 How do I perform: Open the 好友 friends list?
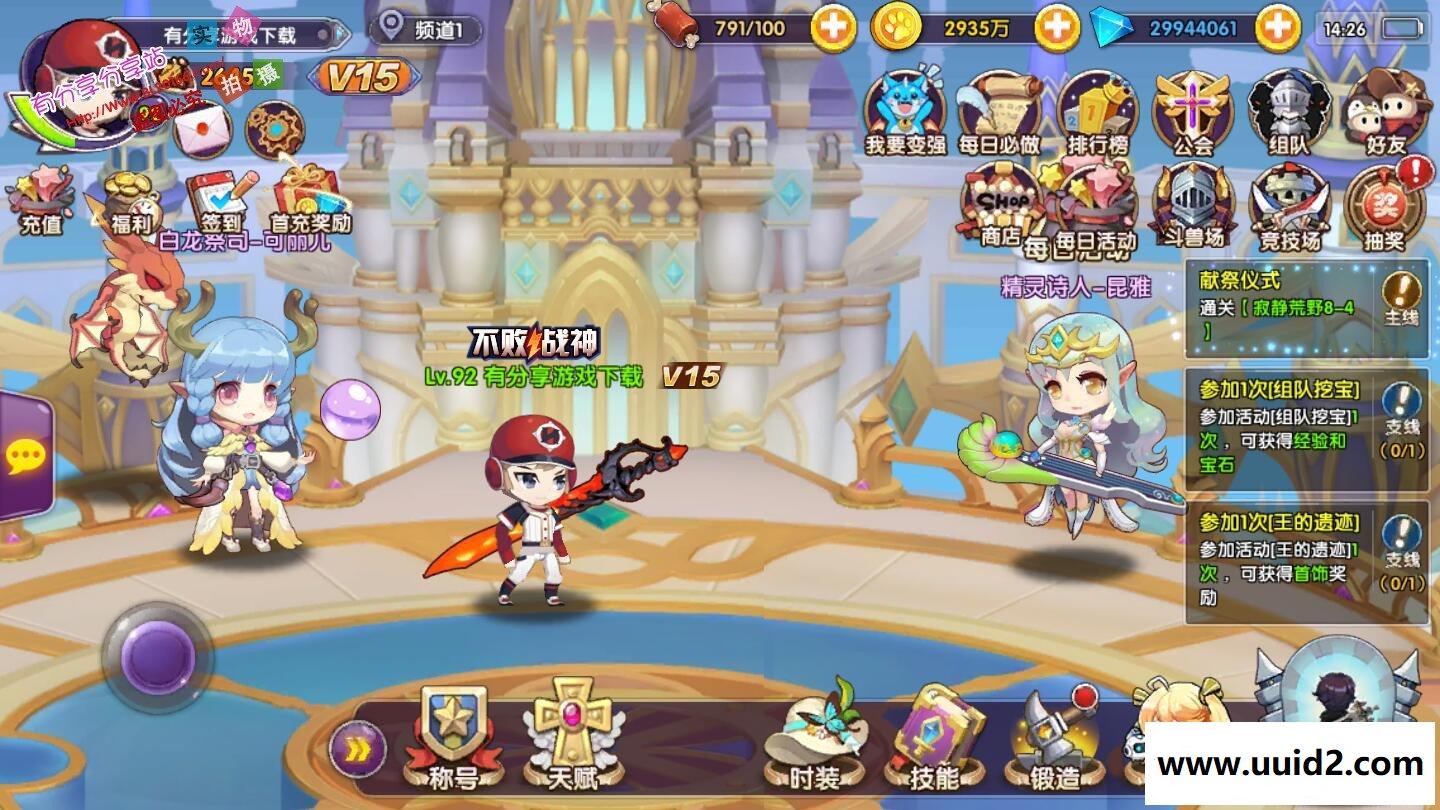point(1385,112)
